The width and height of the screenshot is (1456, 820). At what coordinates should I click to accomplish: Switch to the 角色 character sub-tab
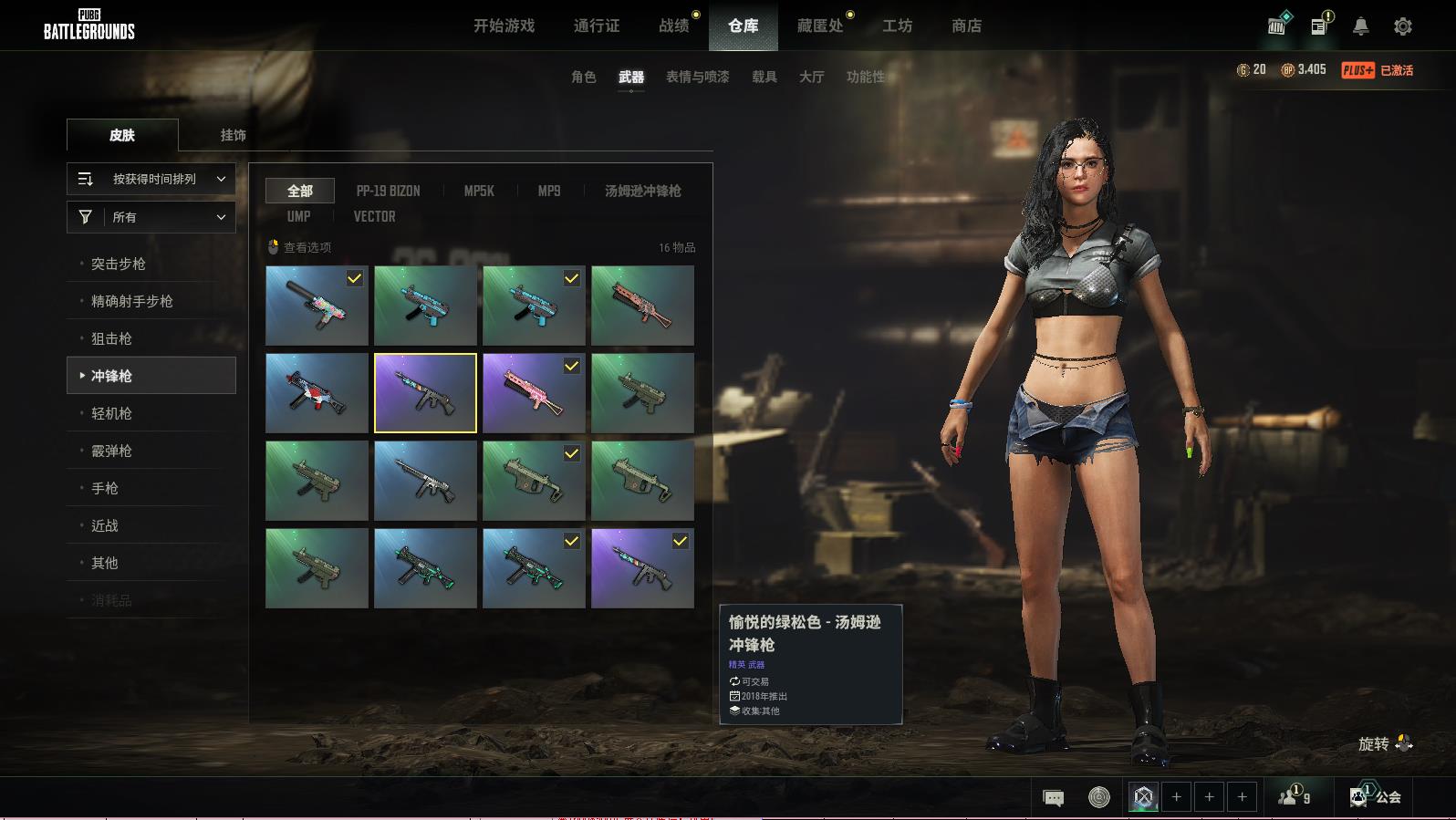pyautogui.click(x=583, y=78)
